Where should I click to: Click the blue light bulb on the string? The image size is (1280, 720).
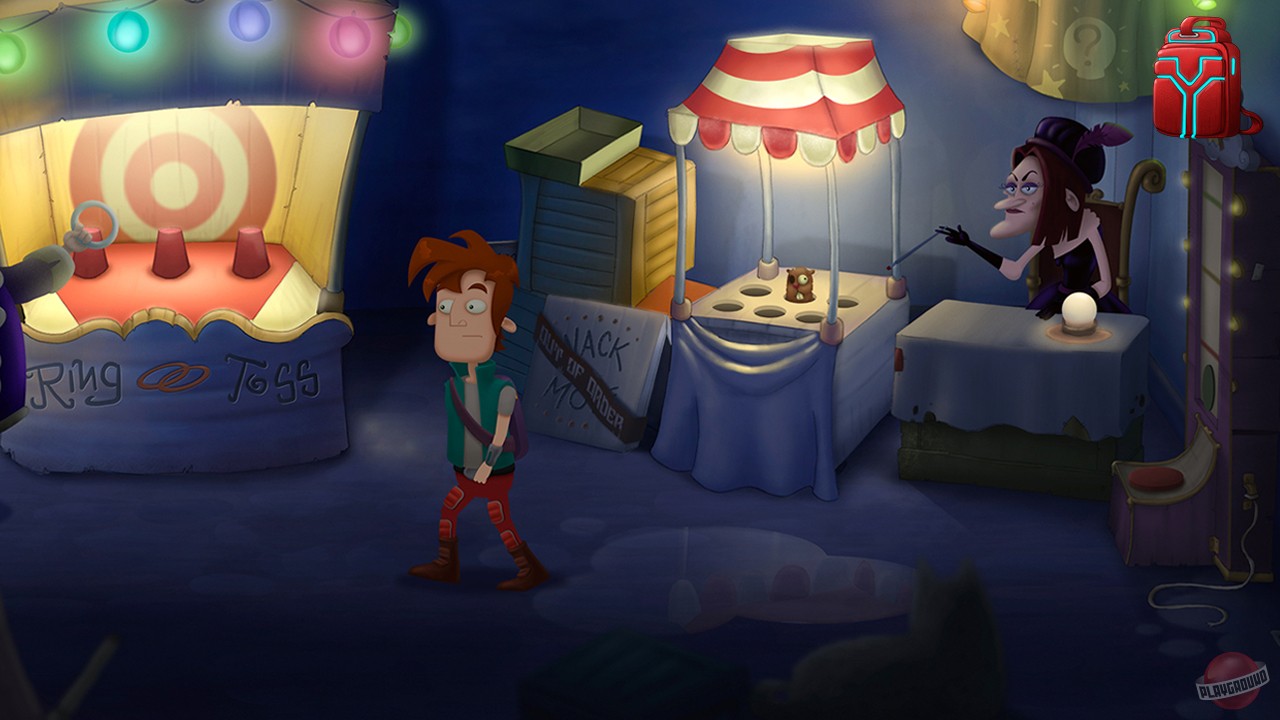tap(250, 20)
